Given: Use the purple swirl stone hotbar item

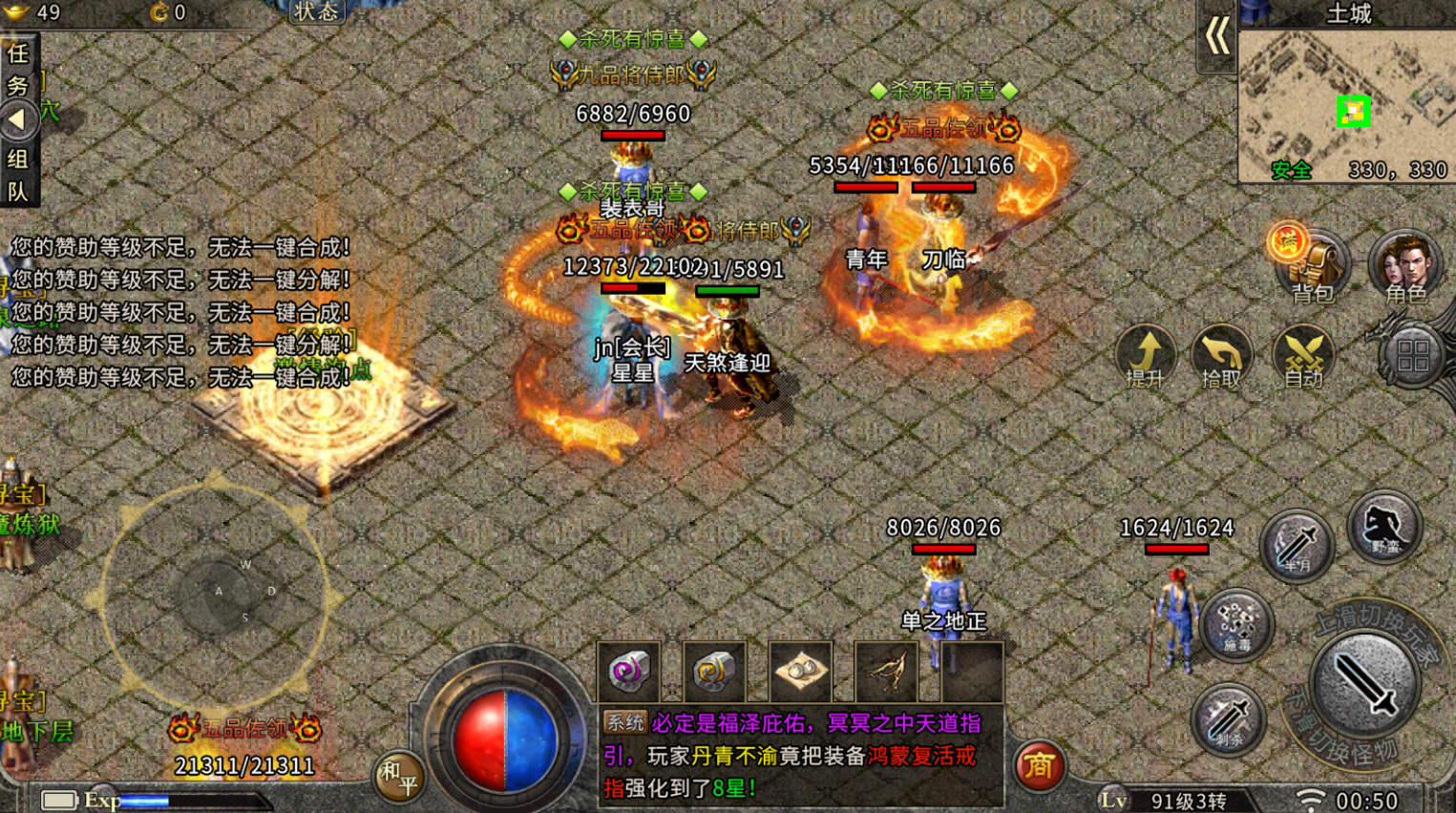Looking at the screenshot, I should coord(628,671).
